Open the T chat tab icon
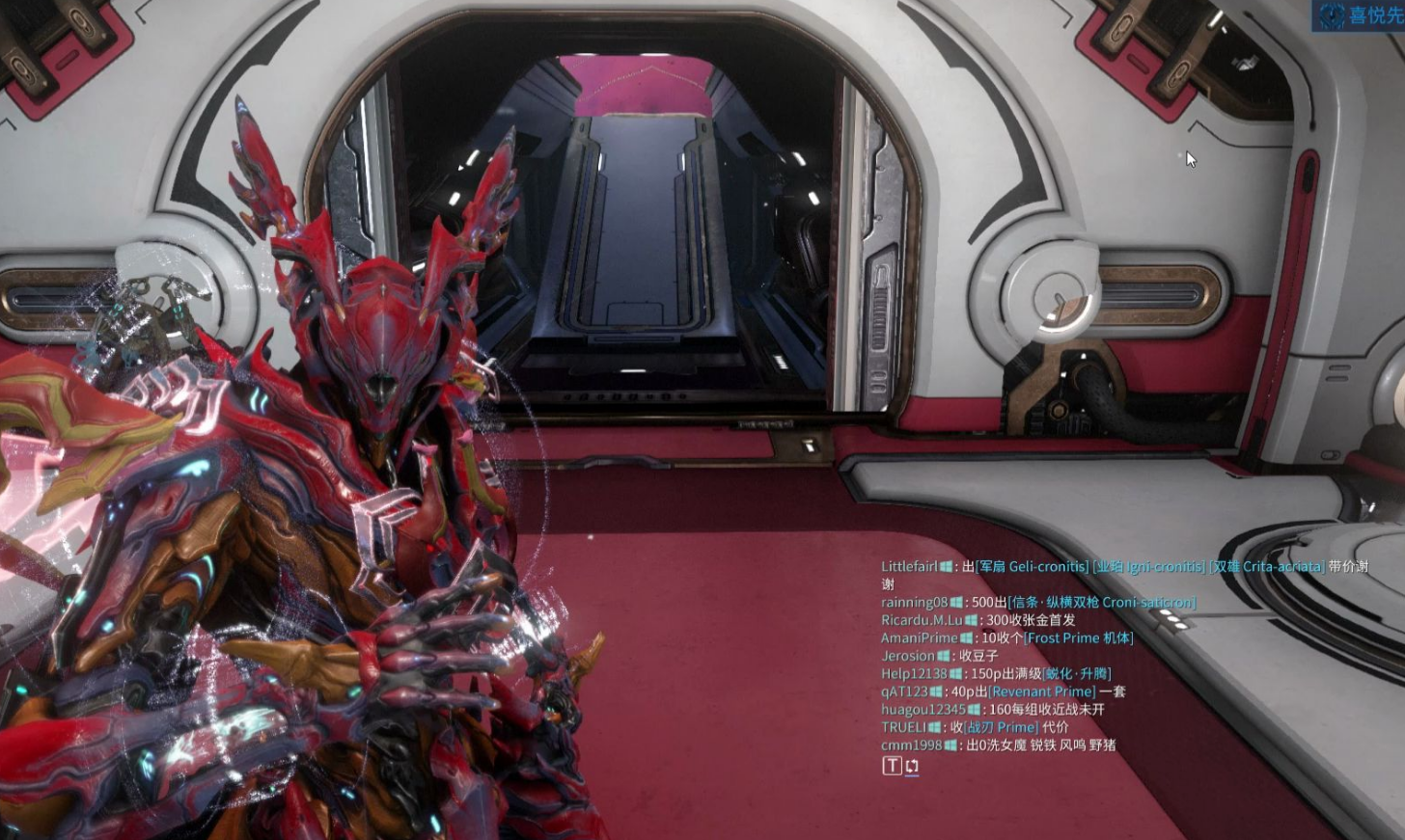 pyautogui.click(x=892, y=766)
